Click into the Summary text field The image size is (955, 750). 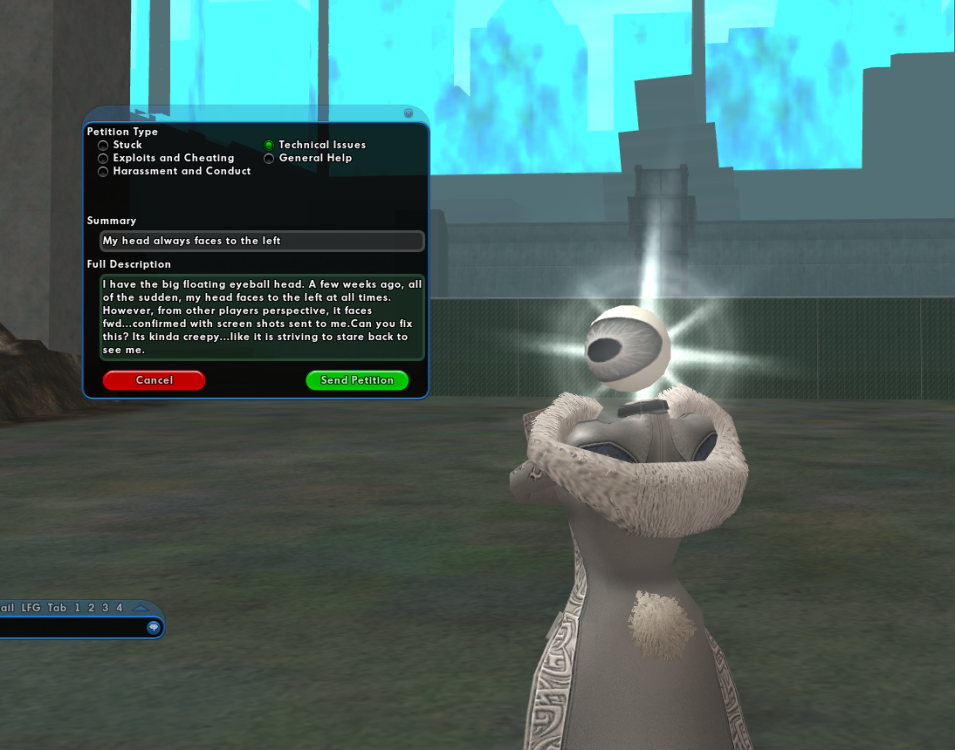tap(262, 241)
